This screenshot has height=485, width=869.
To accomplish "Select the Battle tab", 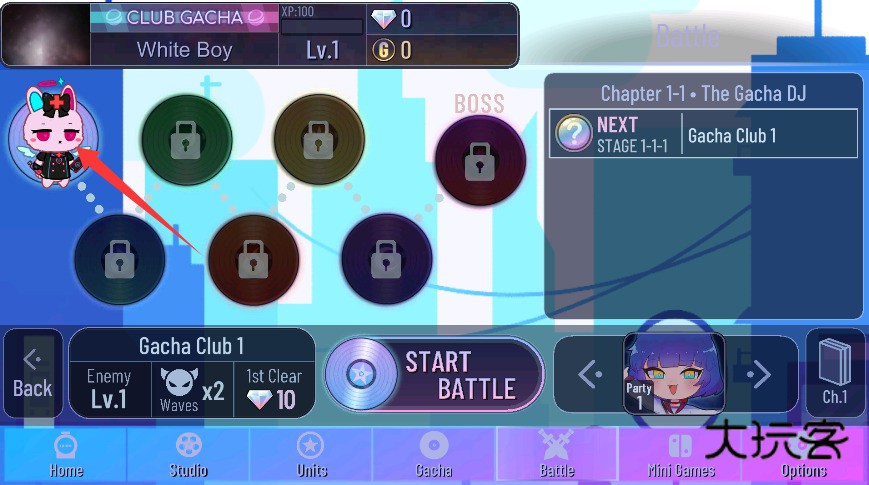I will [557, 455].
